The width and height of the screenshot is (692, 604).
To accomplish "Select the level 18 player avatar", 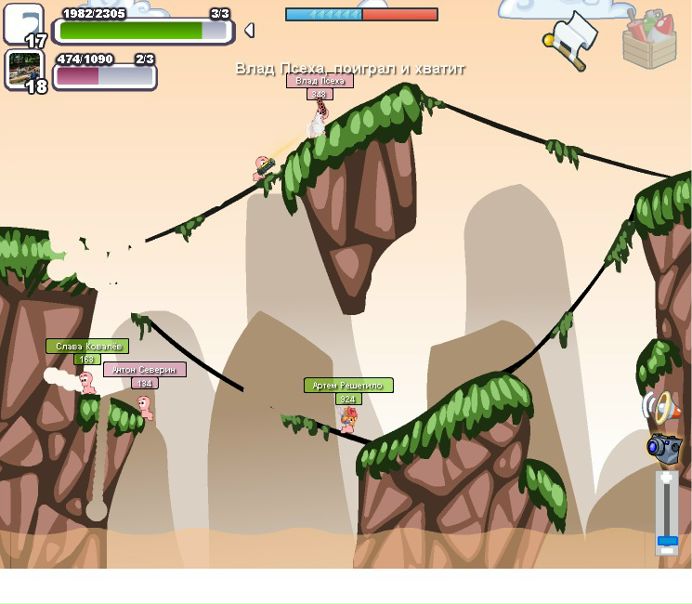I will [24, 69].
